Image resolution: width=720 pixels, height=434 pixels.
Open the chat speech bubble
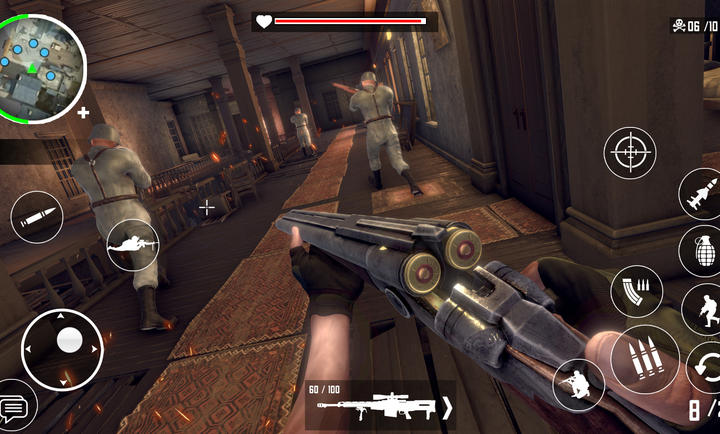click(x=14, y=408)
